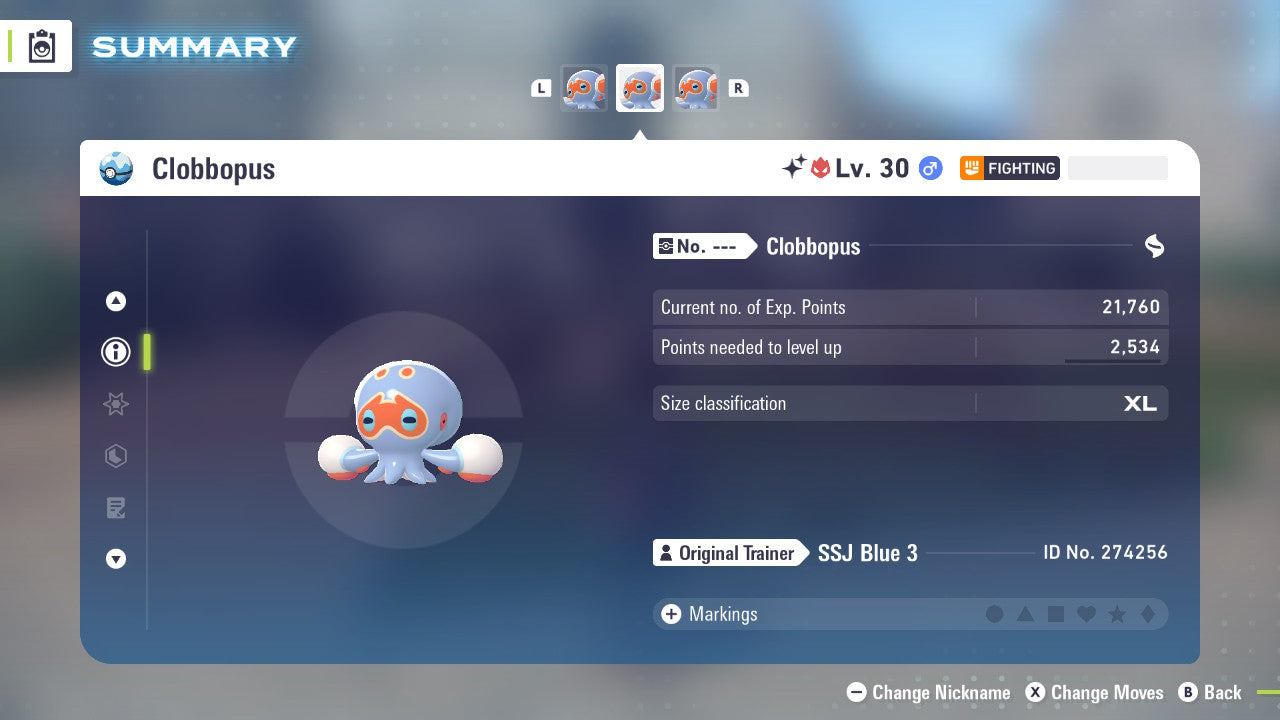The width and height of the screenshot is (1280, 720).
Task: Switch to the previous Pokémon with L
Action: [x=541, y=88]
